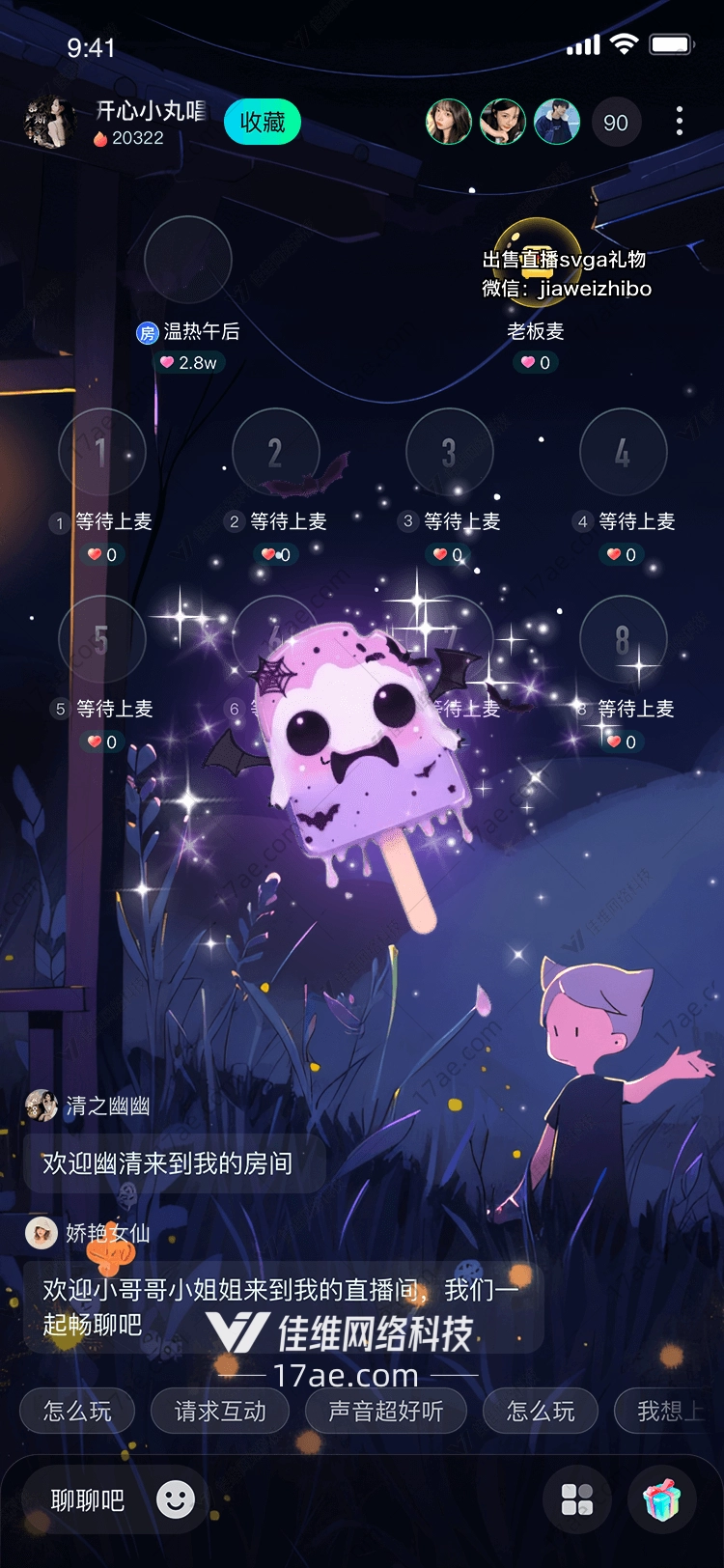Select the 温热午后 host seat
724x1568 pixels.
click(x=188, y=260)
